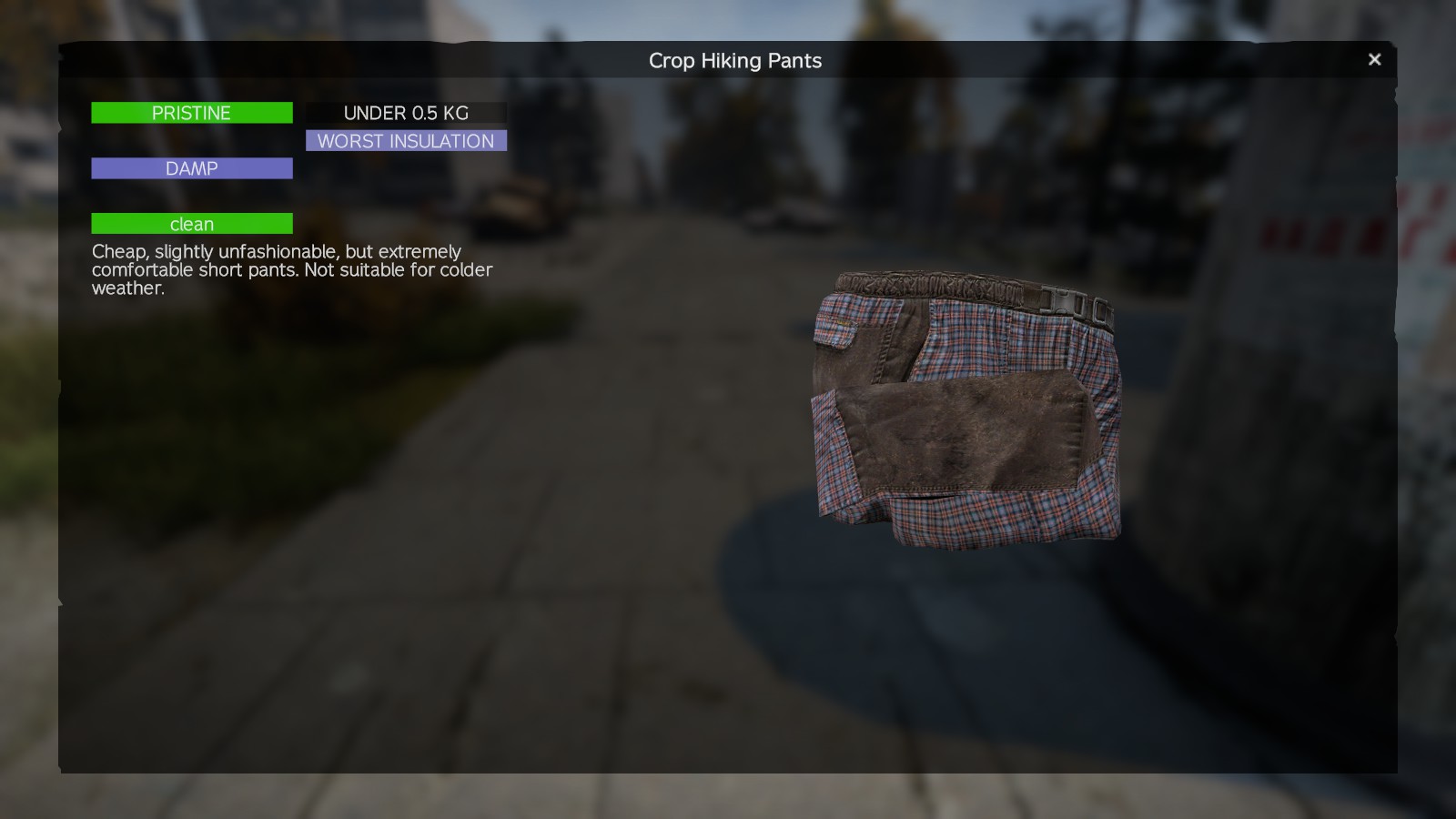Viewport: 1456px width, 819px height.
Task: Close the Crop Hiking Pants inspect window
Action: point(1374,59)
